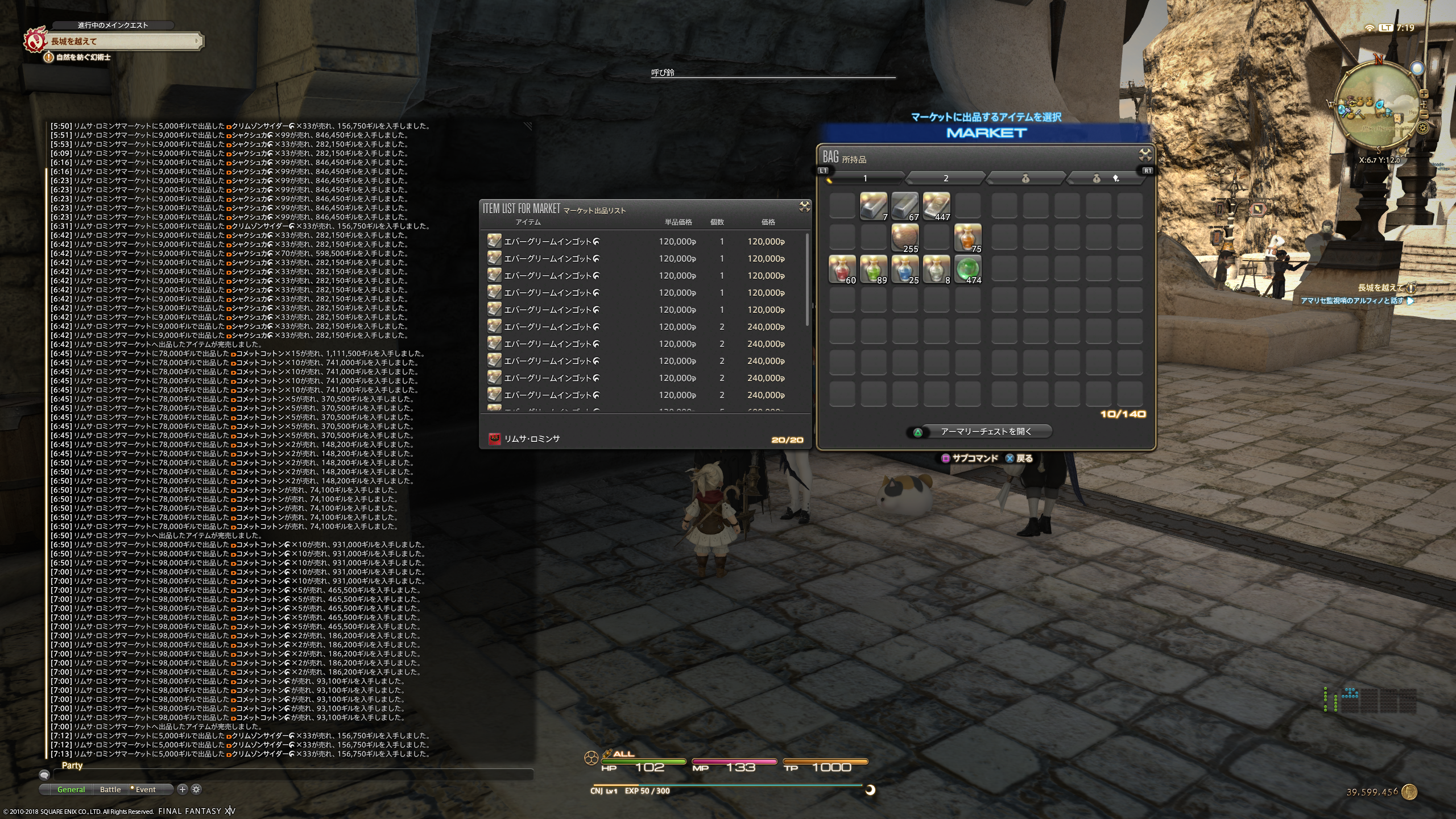The height and width of the screenshot is (819, 1456).
Task: Close the BAG inventory window
Action: 1145,155
